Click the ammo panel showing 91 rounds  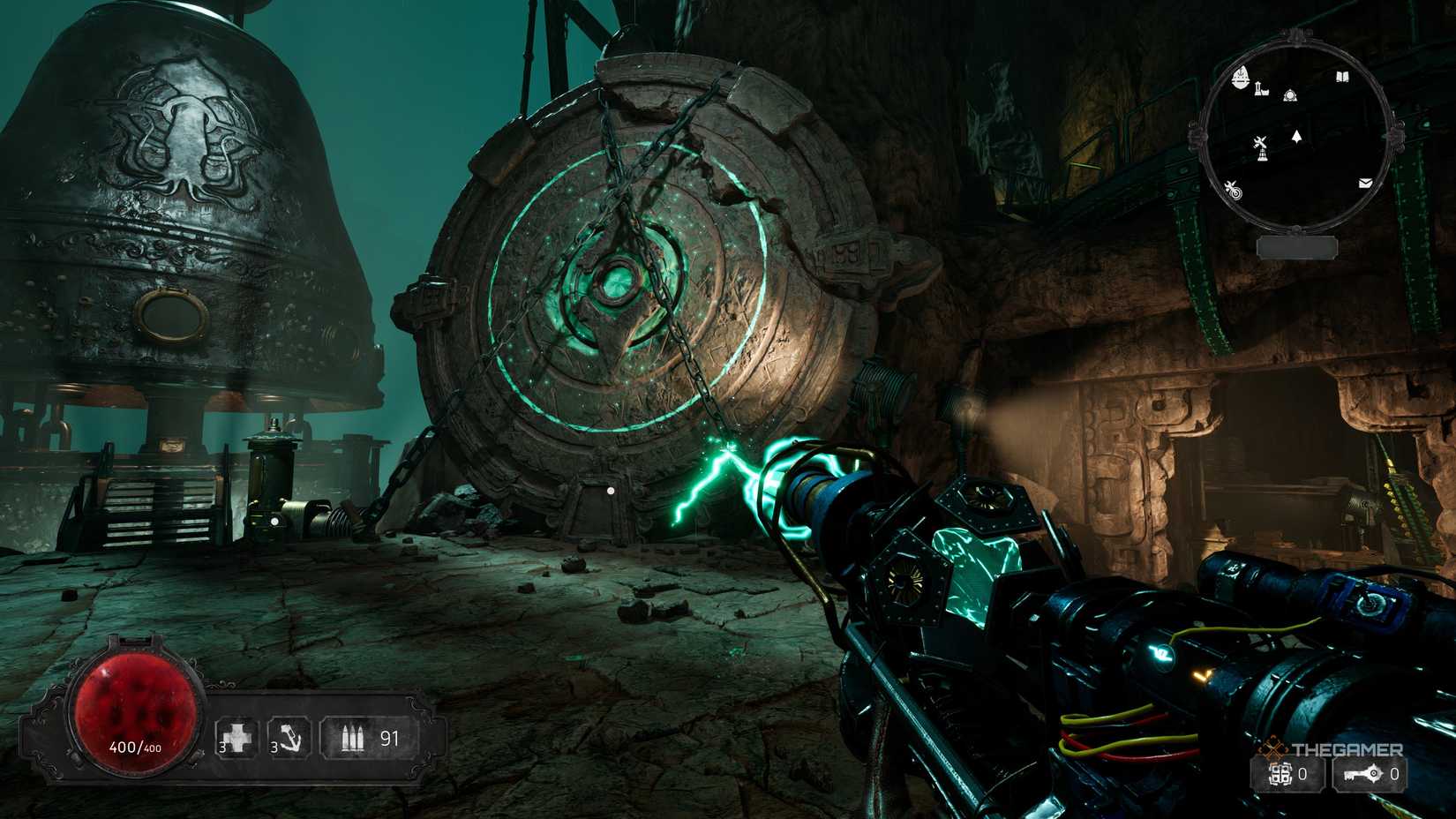[x=369, y=735]
